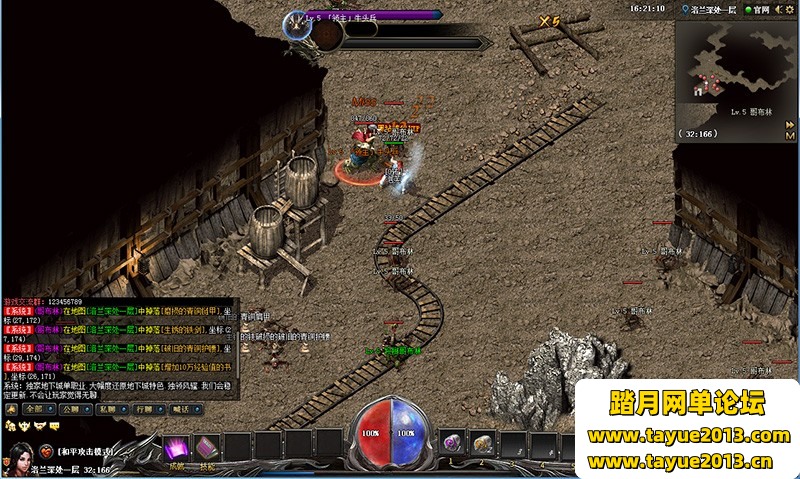Switch to the 公聊 chat tab
This screenshot has height=479, width=800.
(x=70, y=409)
